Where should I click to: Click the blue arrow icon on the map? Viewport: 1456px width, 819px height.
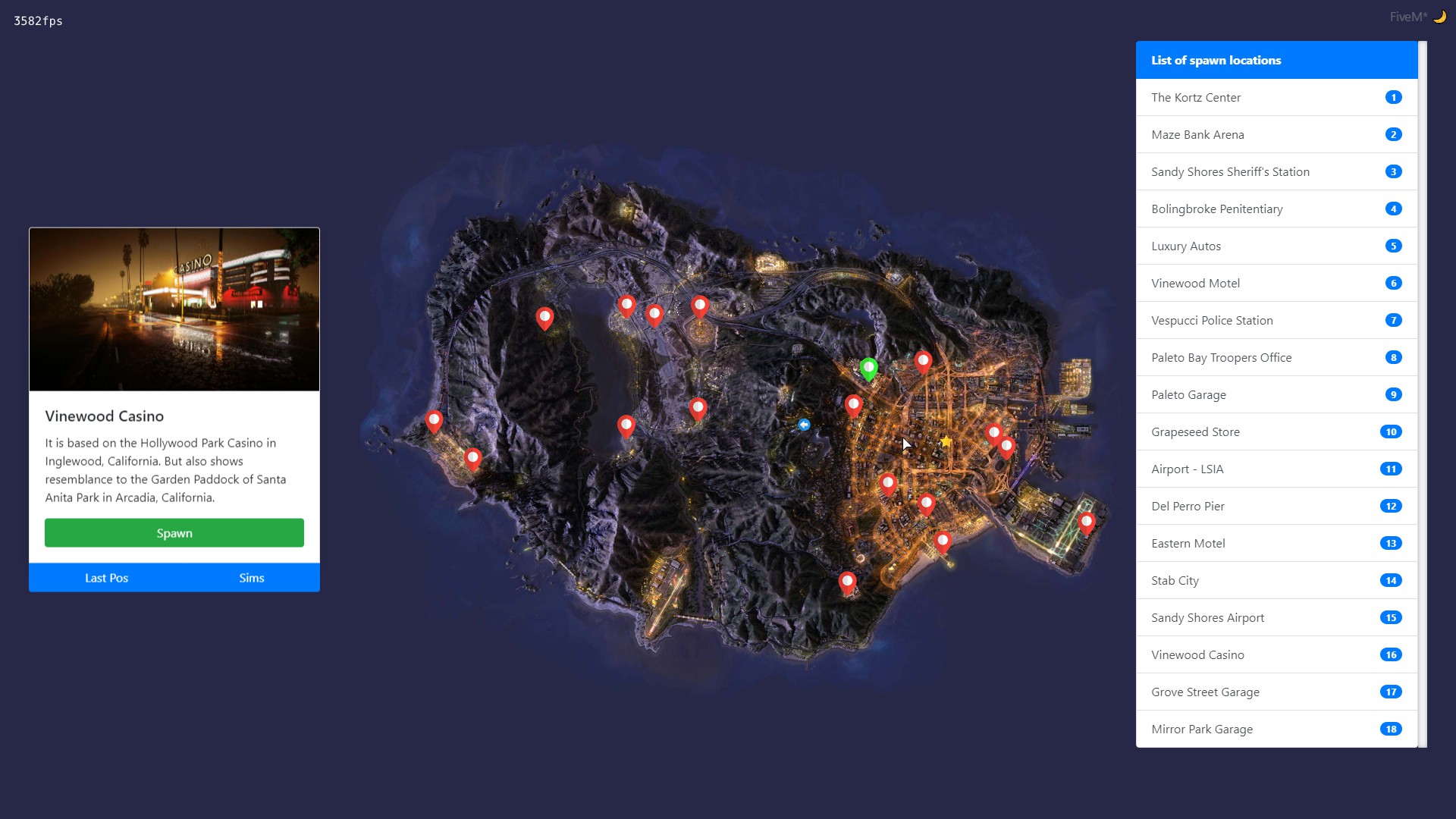click(x=805, y=425)
